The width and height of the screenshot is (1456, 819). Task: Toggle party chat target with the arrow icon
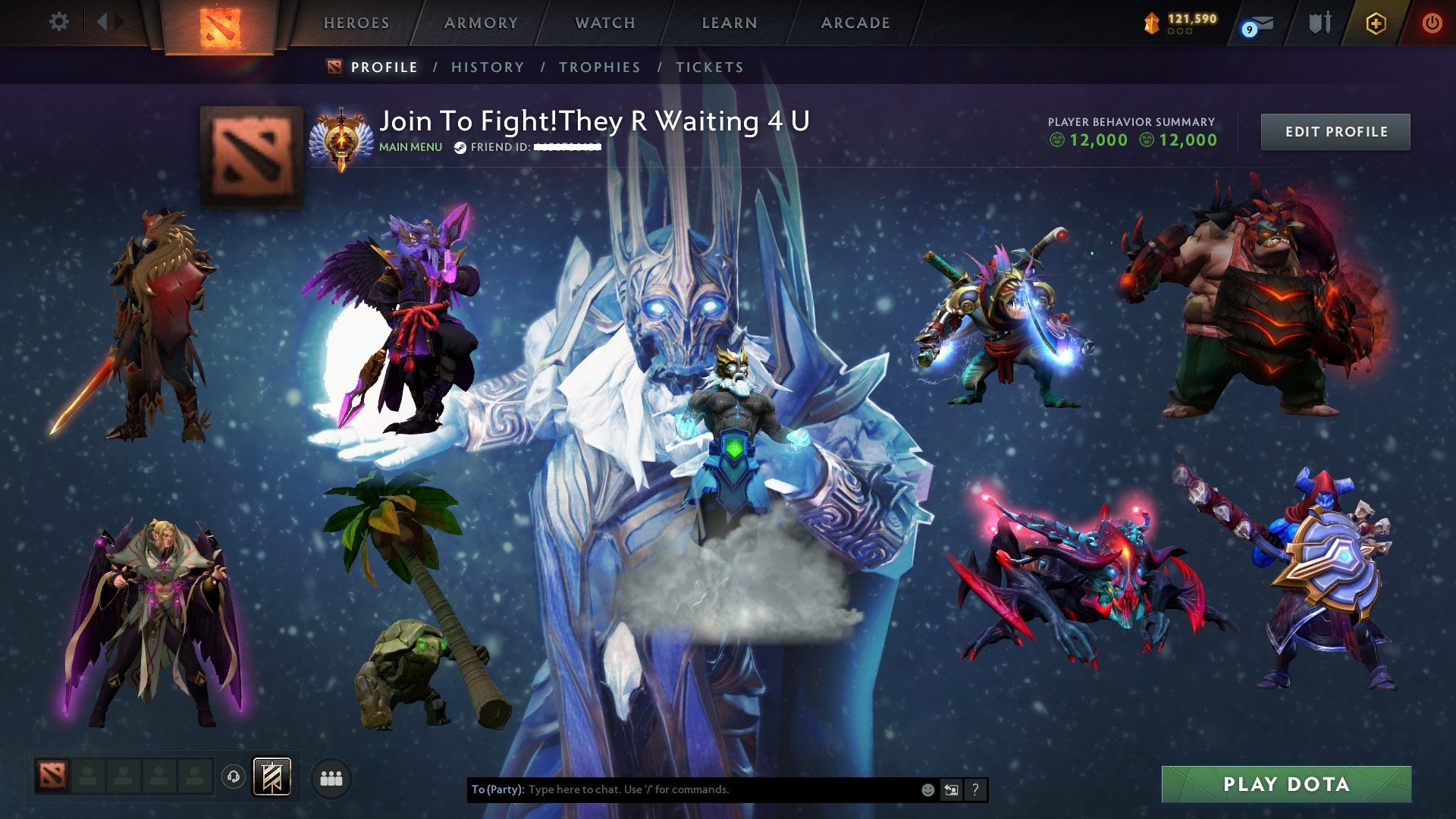coord(951,789)
